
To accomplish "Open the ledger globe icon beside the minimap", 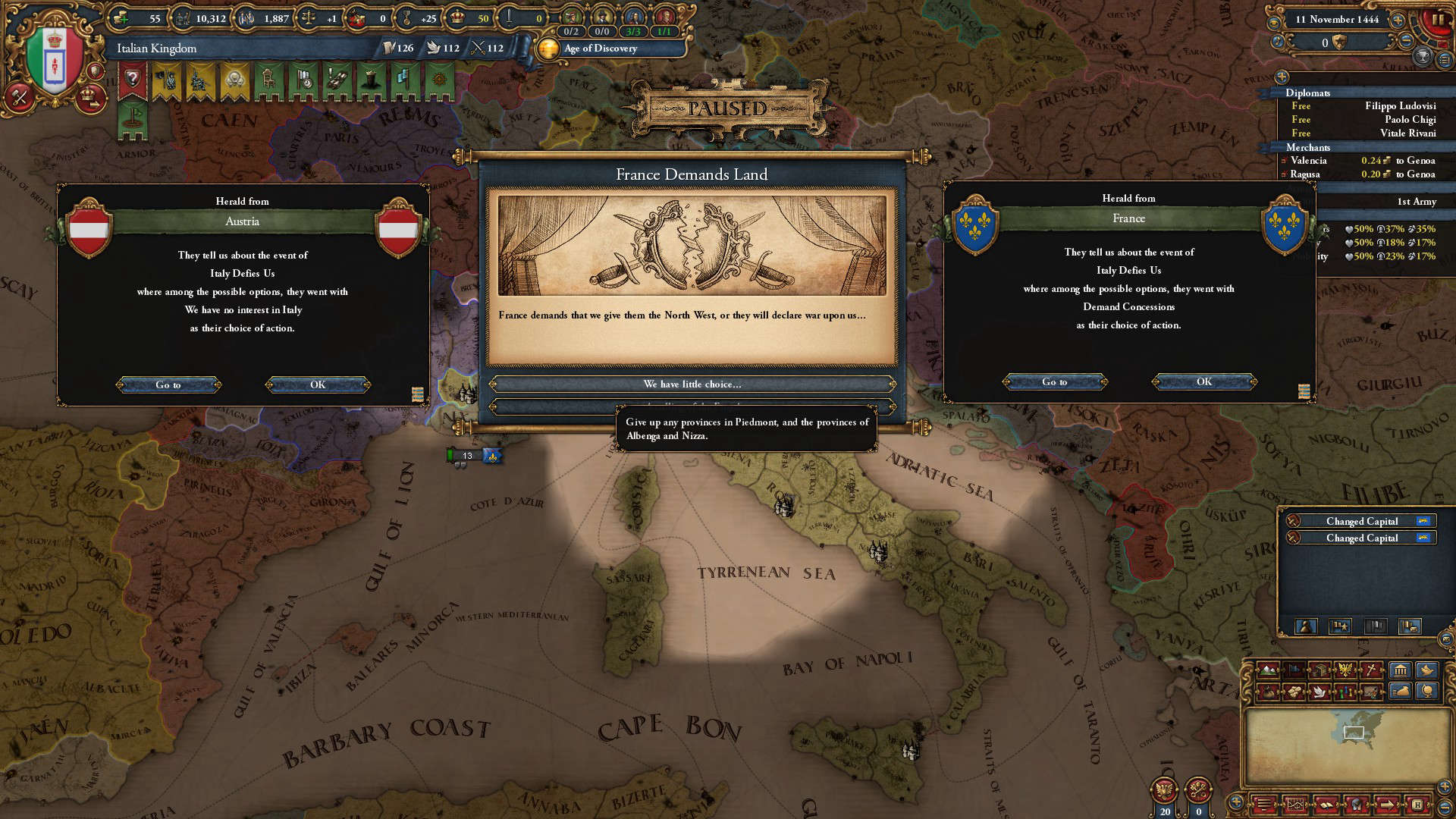I will click(1429, 692).
